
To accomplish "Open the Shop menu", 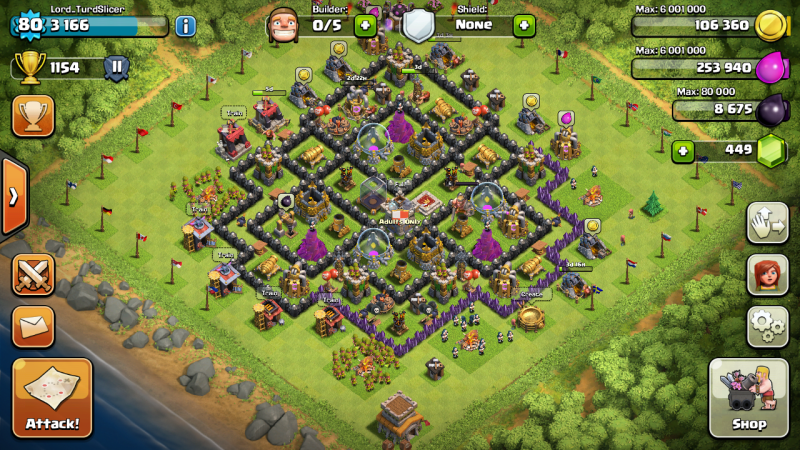I will (x=749, y=397).
